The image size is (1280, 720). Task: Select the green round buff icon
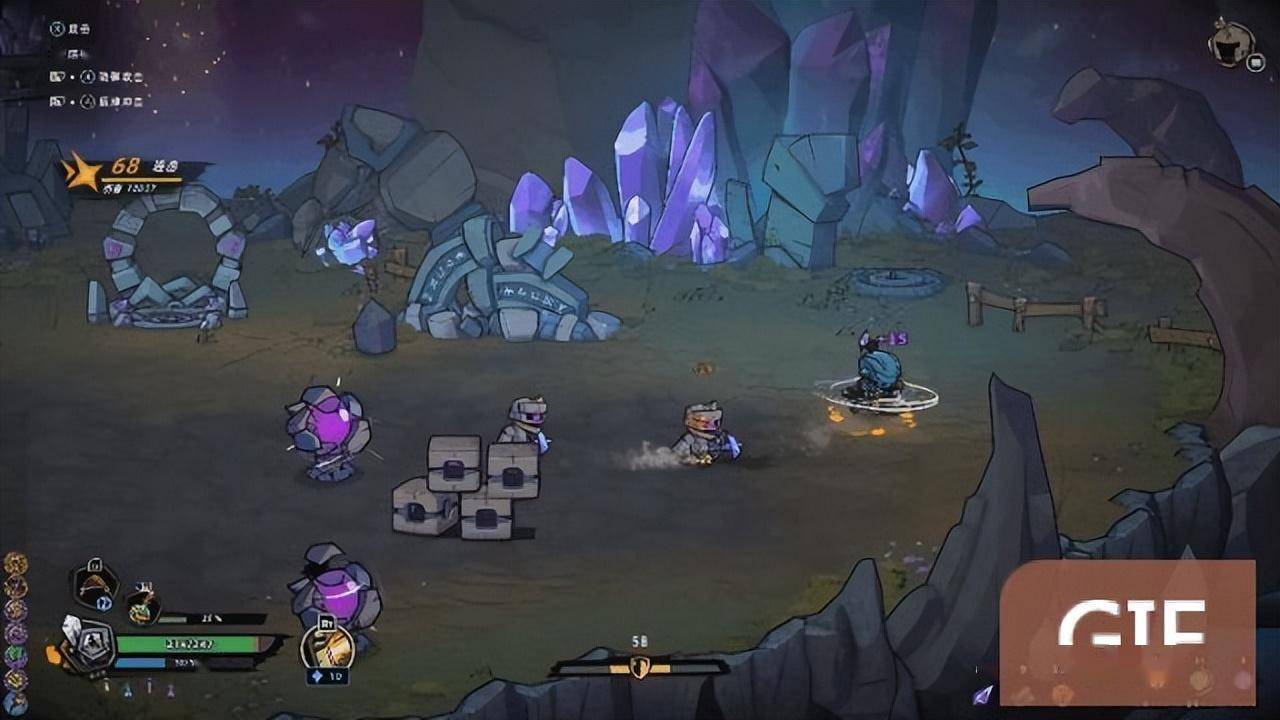point(15,656)
